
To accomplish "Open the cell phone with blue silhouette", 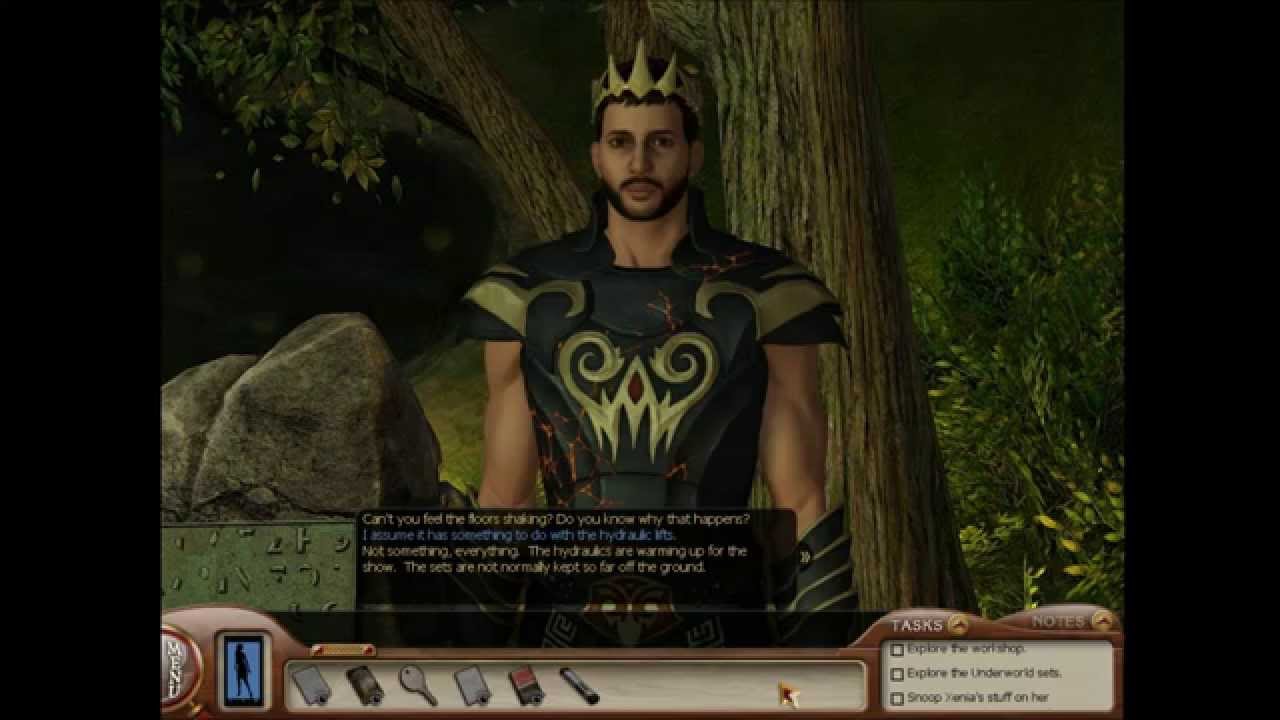I will tap(242, 668).
